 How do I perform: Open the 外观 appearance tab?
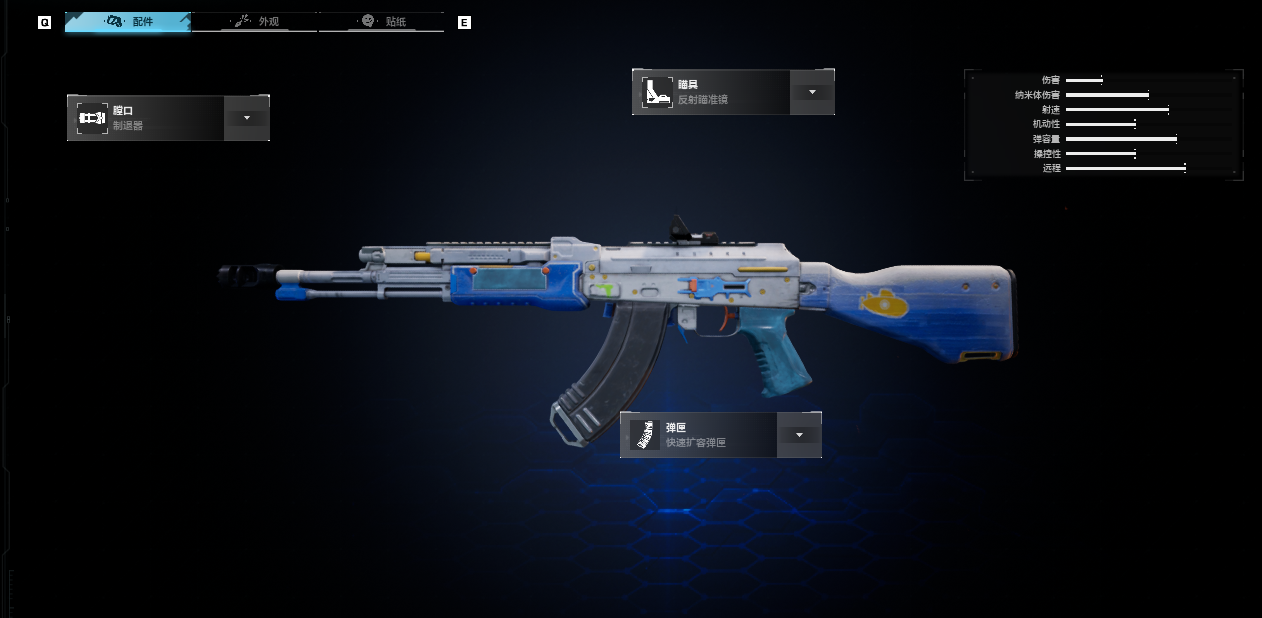255,21
